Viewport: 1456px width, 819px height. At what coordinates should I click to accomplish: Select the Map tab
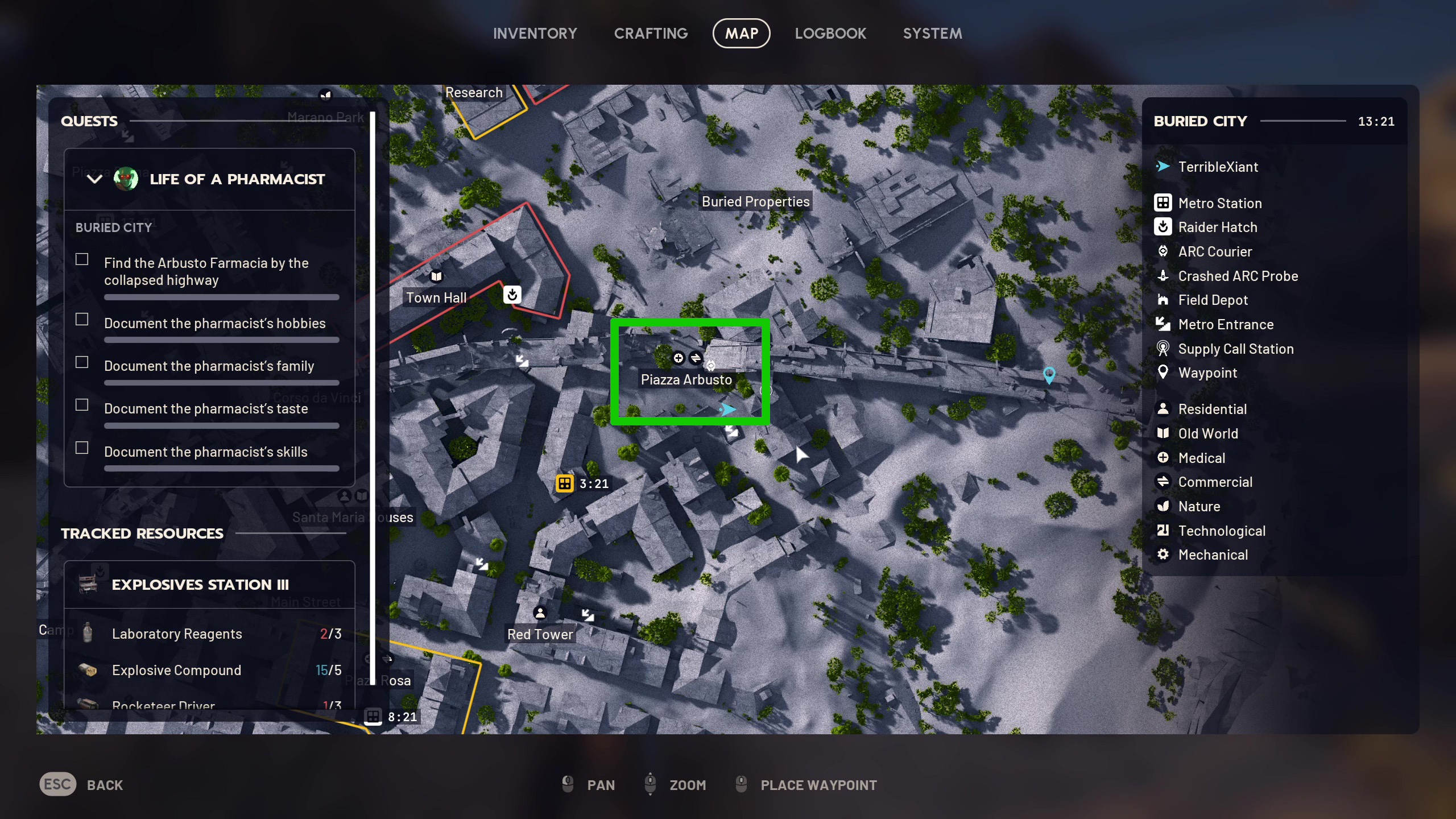741,34
